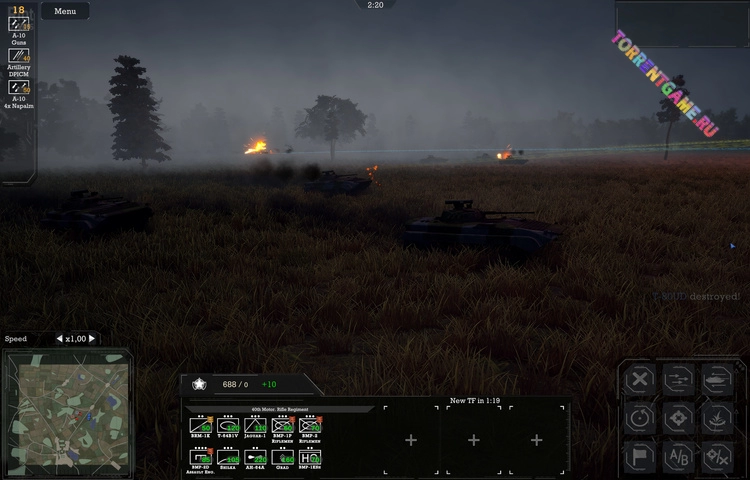Activate the X cancel order button
This screenshot has width=750, height=480.
pos(640,380)
